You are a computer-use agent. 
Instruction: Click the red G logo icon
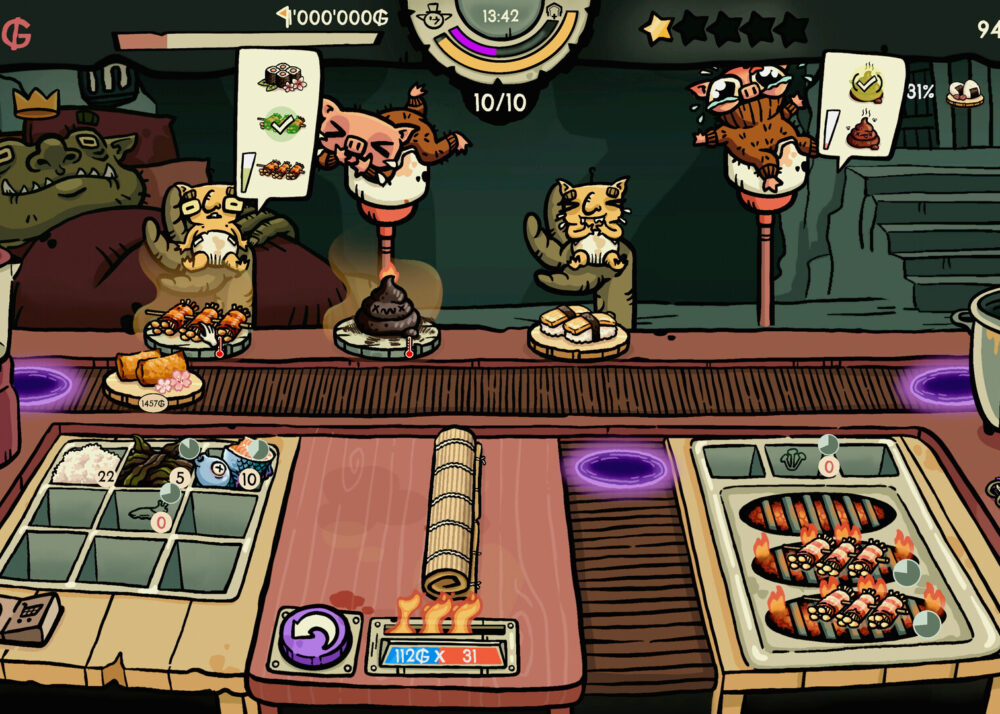[x=16, y=33]
